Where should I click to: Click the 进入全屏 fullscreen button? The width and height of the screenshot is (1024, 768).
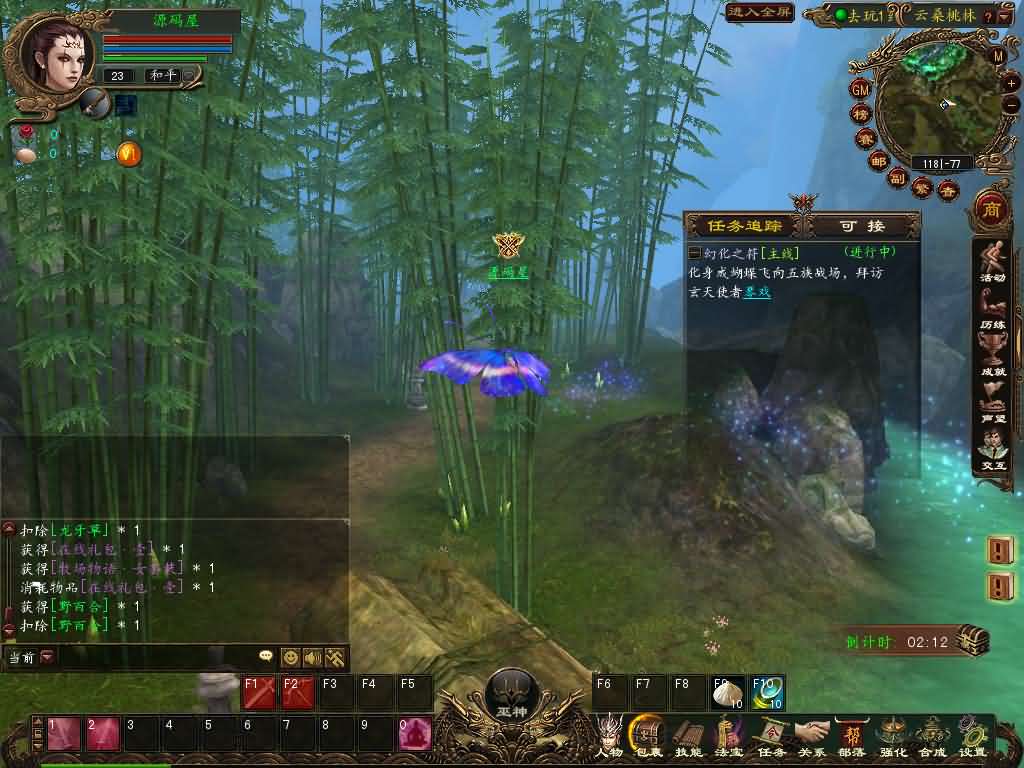(759, 13)
